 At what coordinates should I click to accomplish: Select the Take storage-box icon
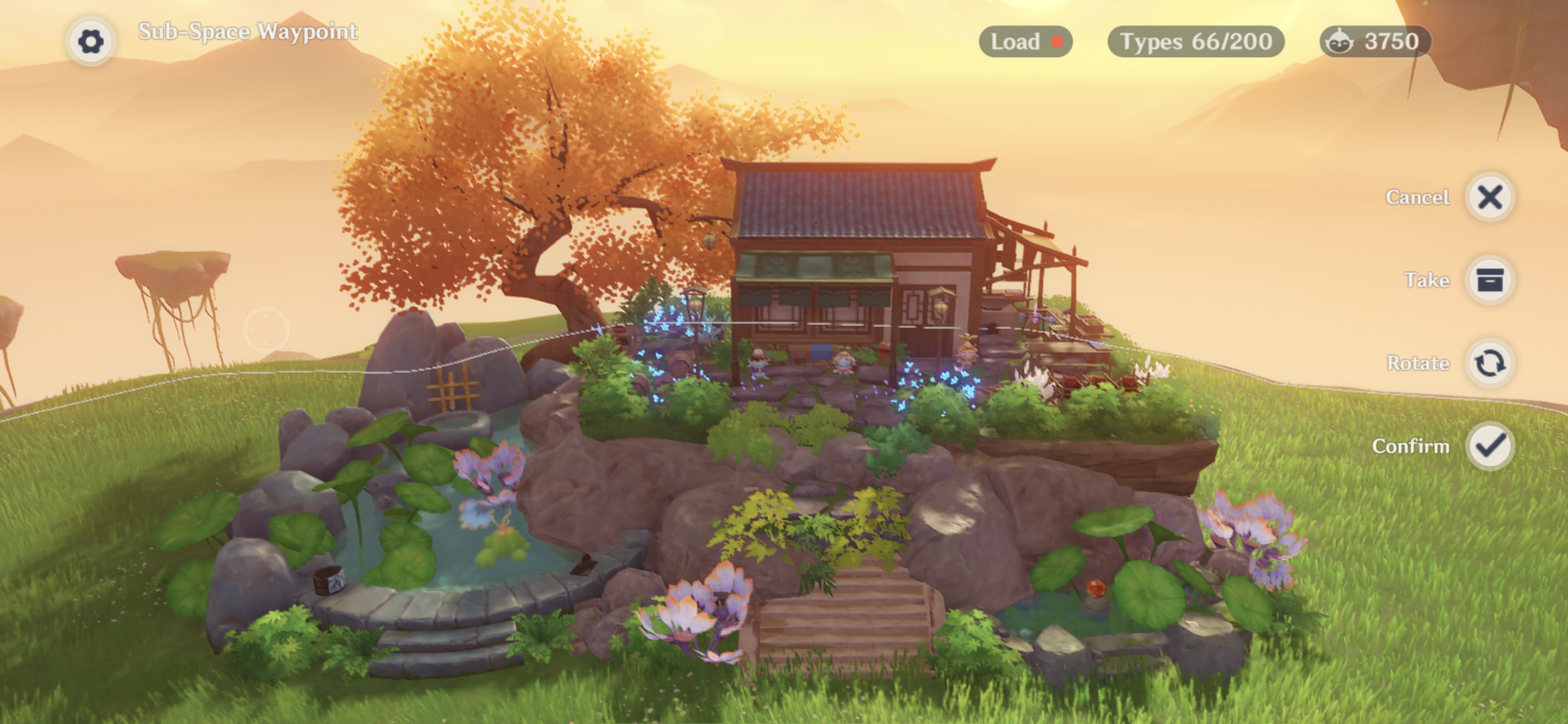coord(1490,280)
